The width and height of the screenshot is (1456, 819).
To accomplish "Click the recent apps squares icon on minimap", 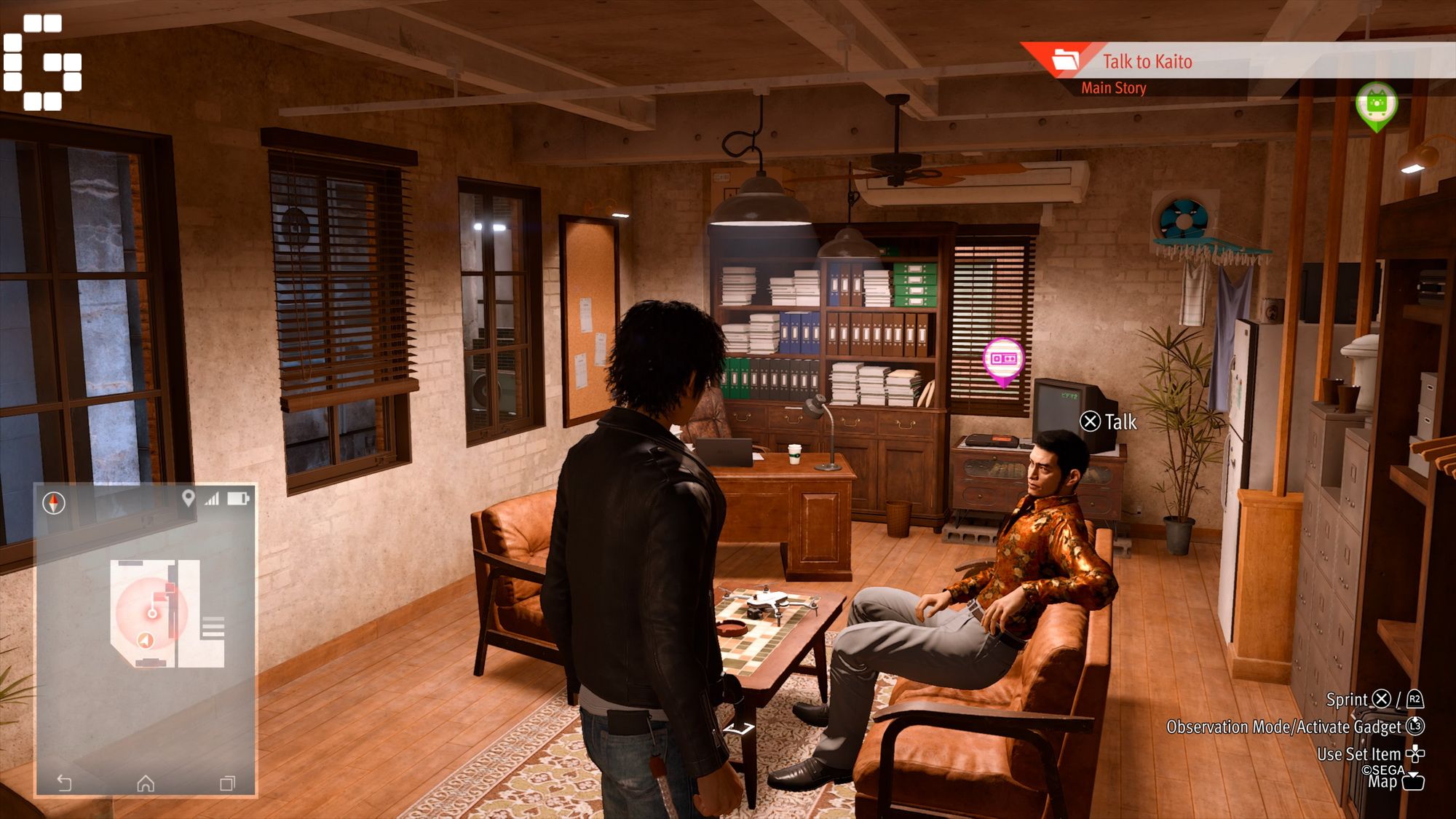I will [x=227, y=783].
